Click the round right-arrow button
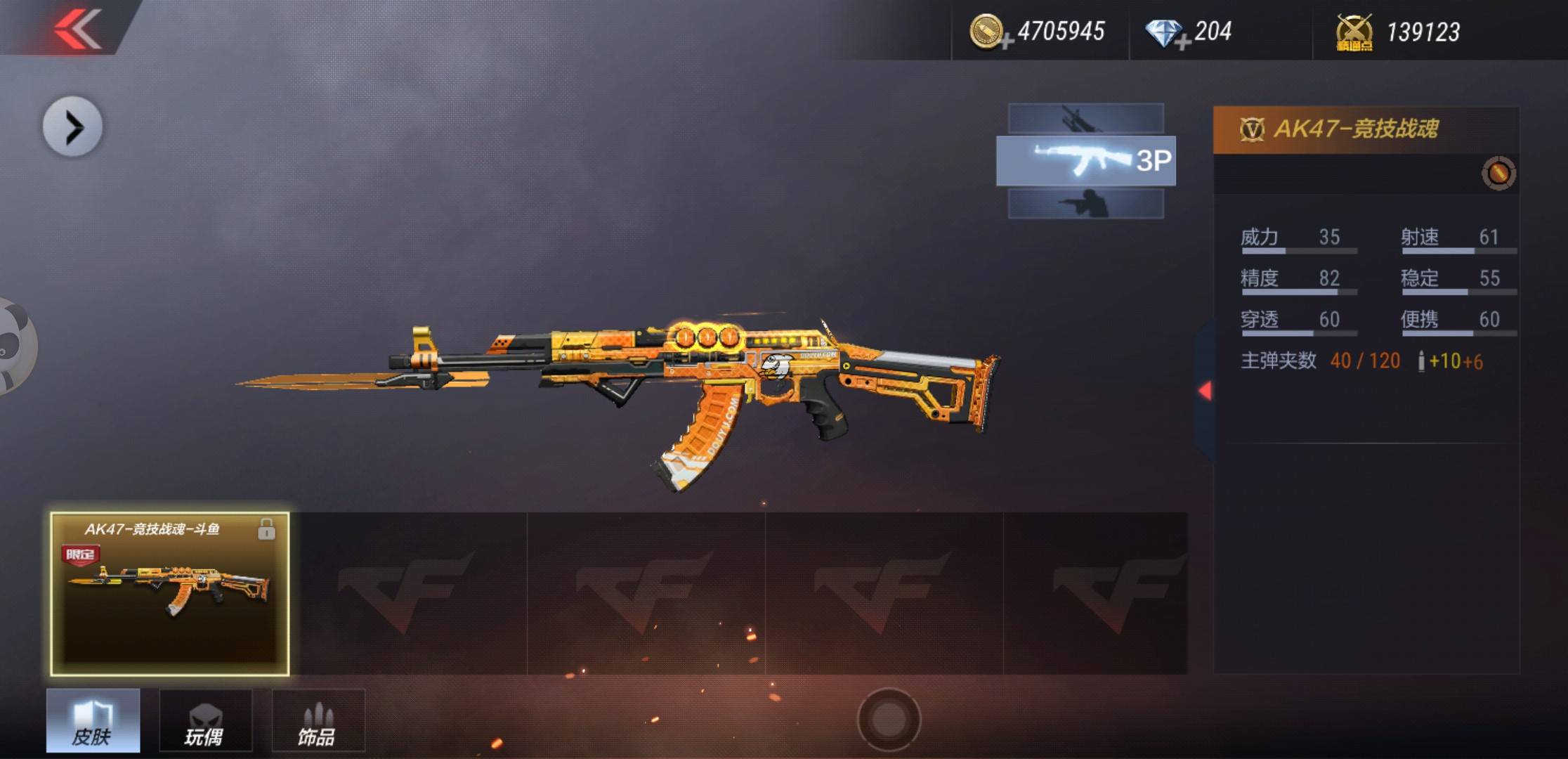 coord(72,127)
